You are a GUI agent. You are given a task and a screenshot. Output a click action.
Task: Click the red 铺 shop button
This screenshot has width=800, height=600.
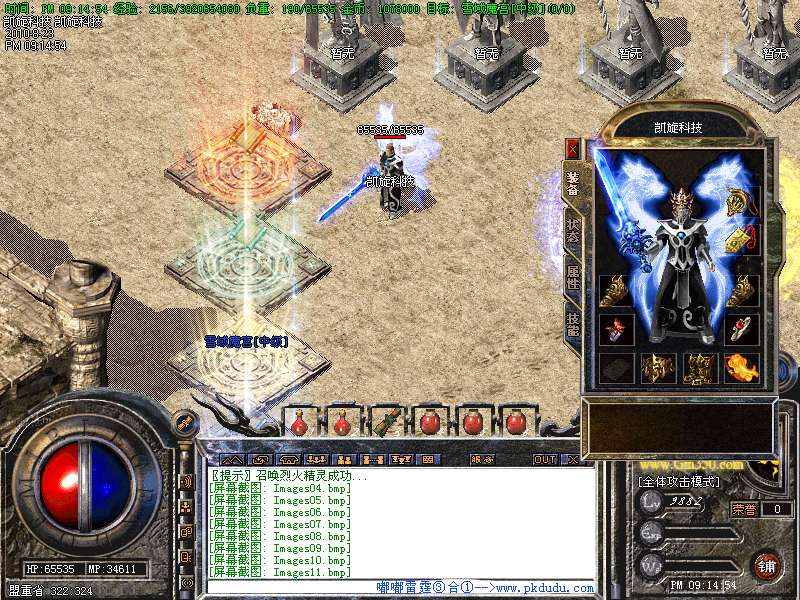(767, 565)
